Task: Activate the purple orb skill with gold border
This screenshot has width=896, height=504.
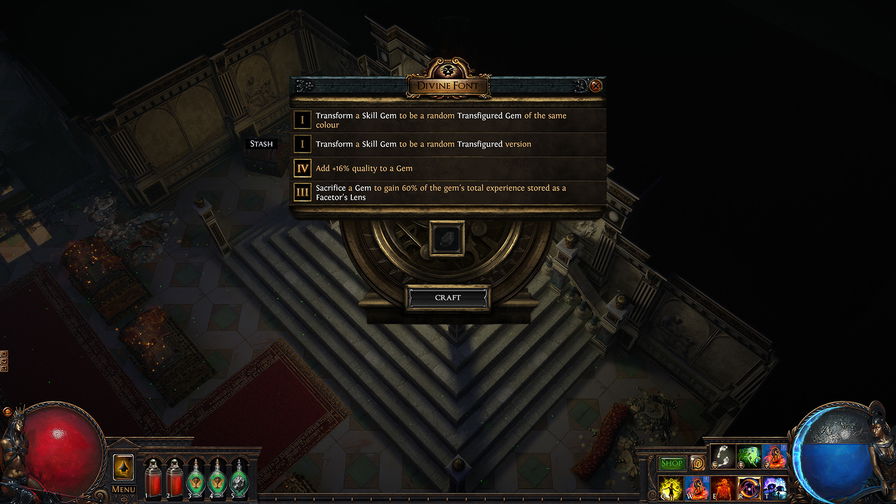Action: (x=748, y=489)
